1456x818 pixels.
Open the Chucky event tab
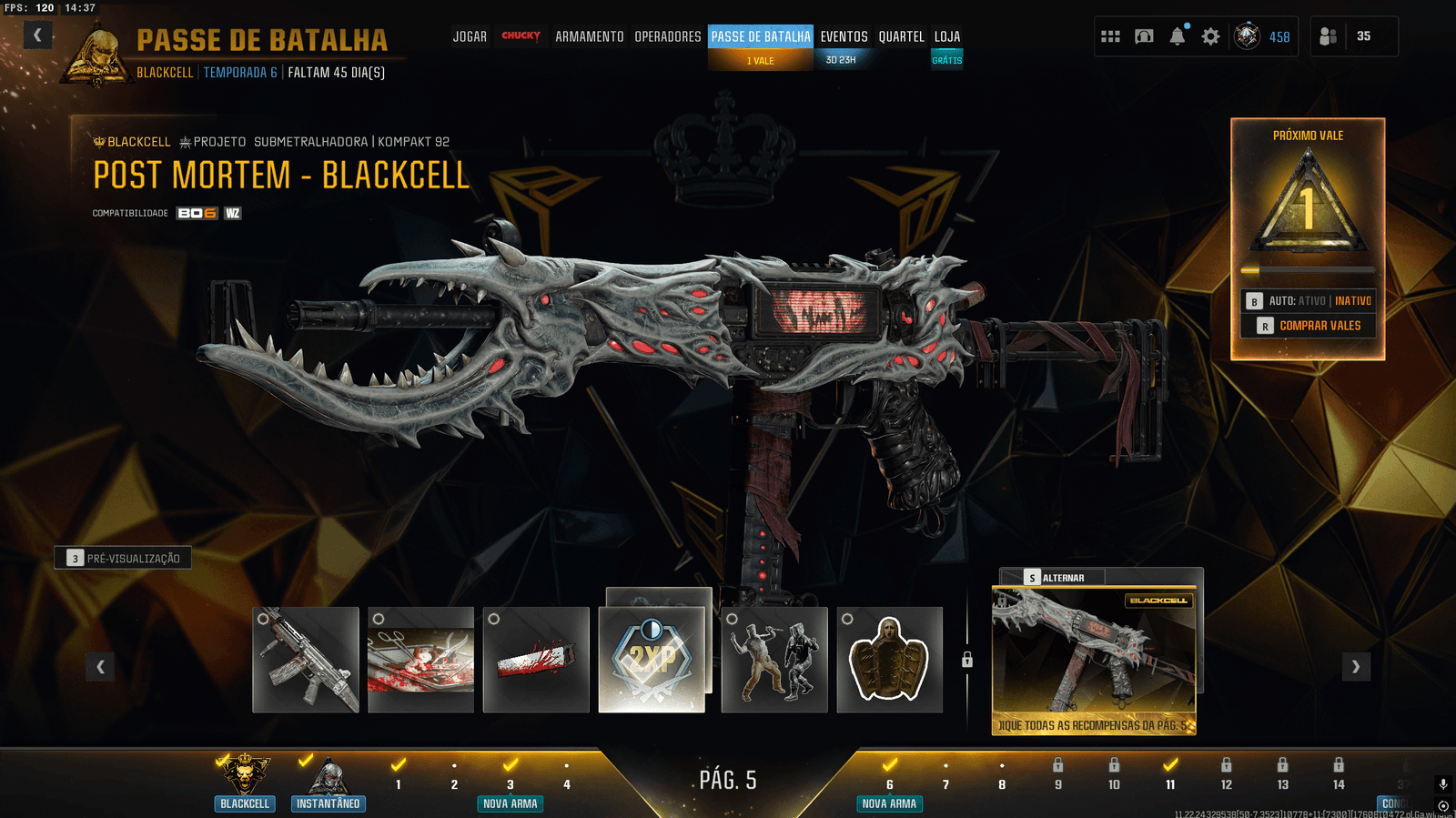(521, 36)
